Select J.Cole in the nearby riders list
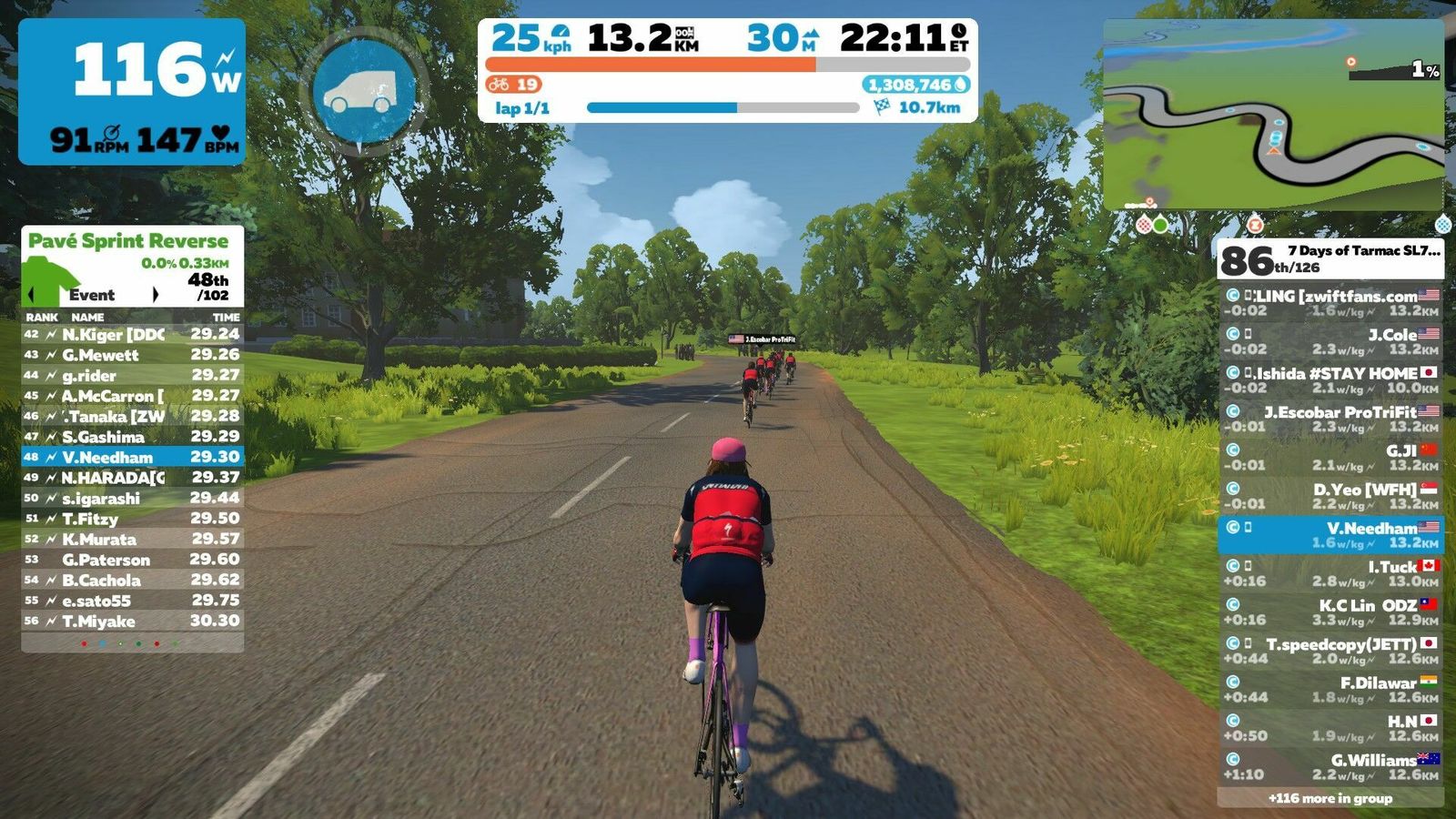1456x819 pixels. tap(1330, 341)
